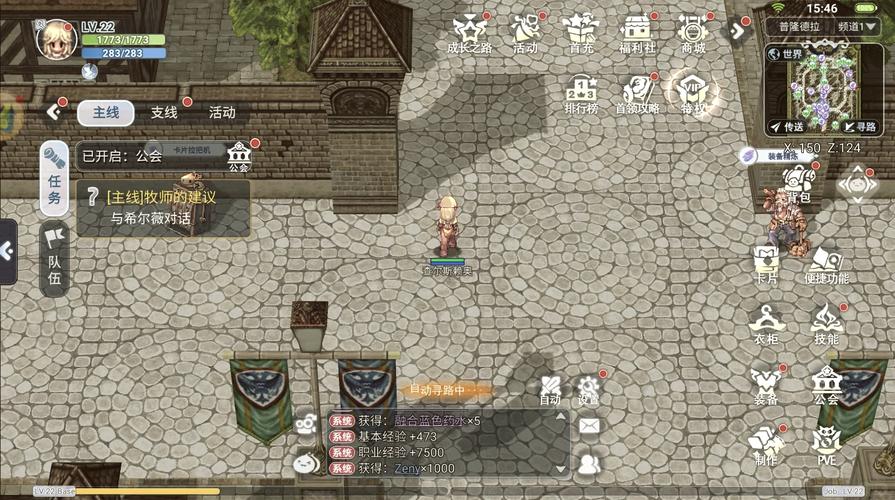Open the mail envelope icon
Viewport: 895px width, 500px height.
click(589, 426)
